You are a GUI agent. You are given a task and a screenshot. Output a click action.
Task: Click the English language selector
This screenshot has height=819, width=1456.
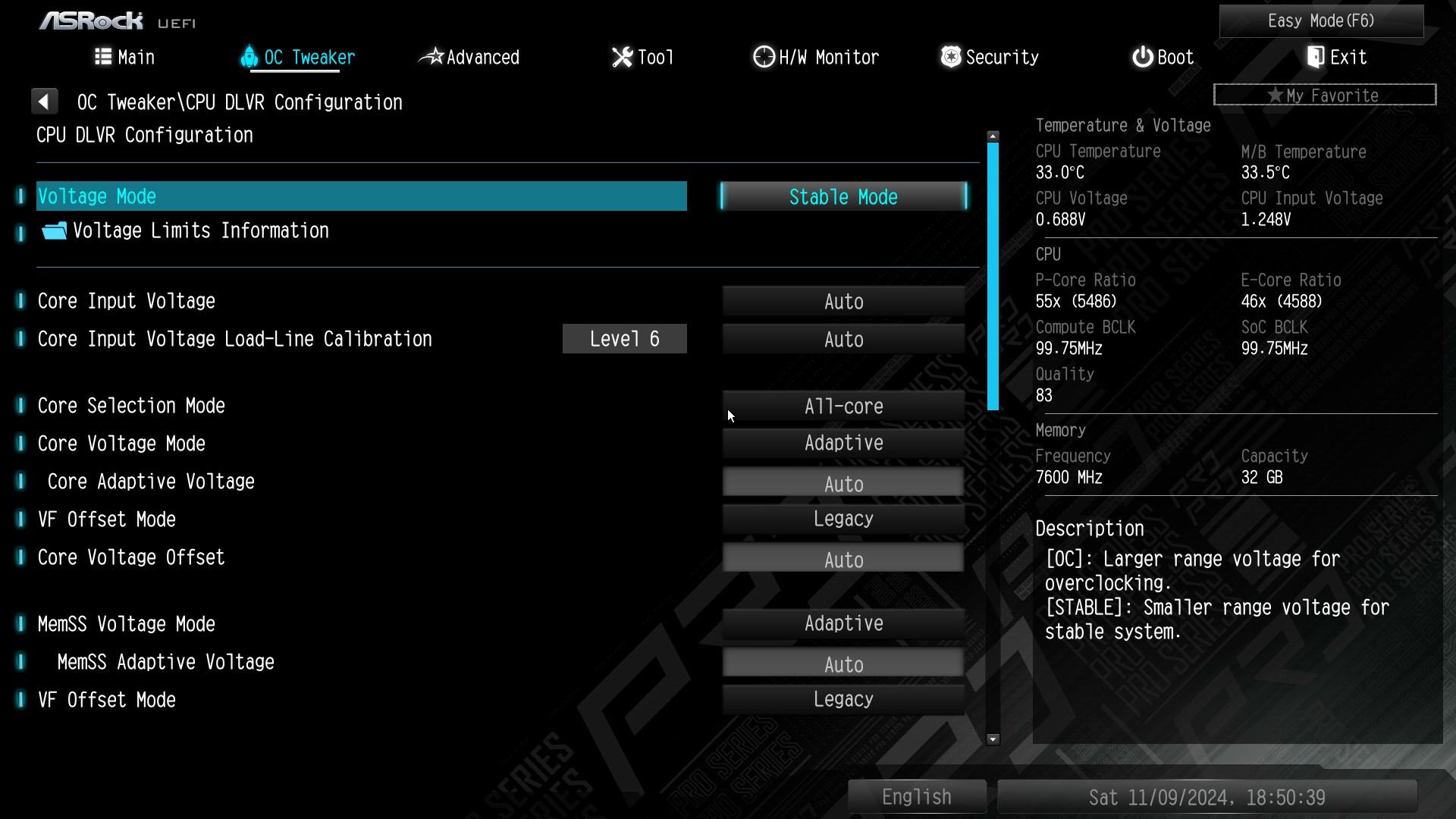[917, 796]
